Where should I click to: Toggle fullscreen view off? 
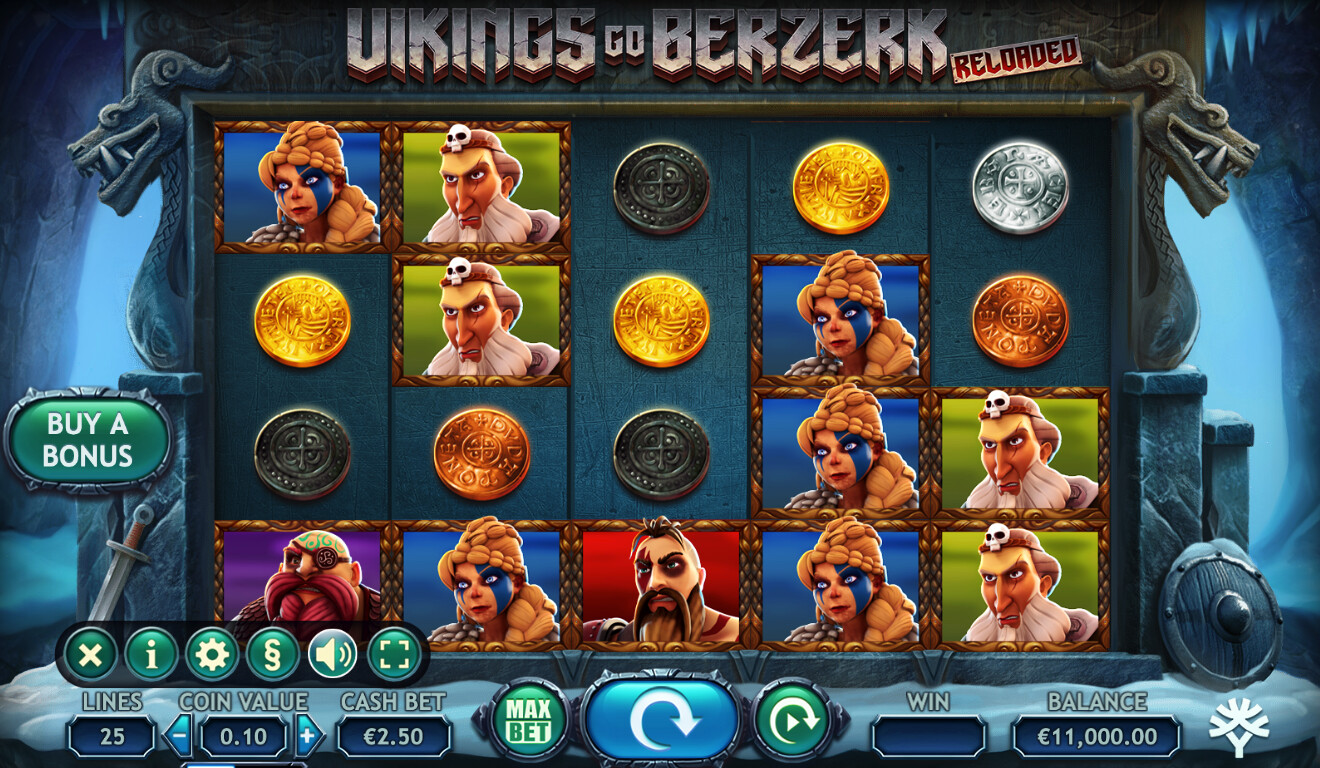(394, 655)
